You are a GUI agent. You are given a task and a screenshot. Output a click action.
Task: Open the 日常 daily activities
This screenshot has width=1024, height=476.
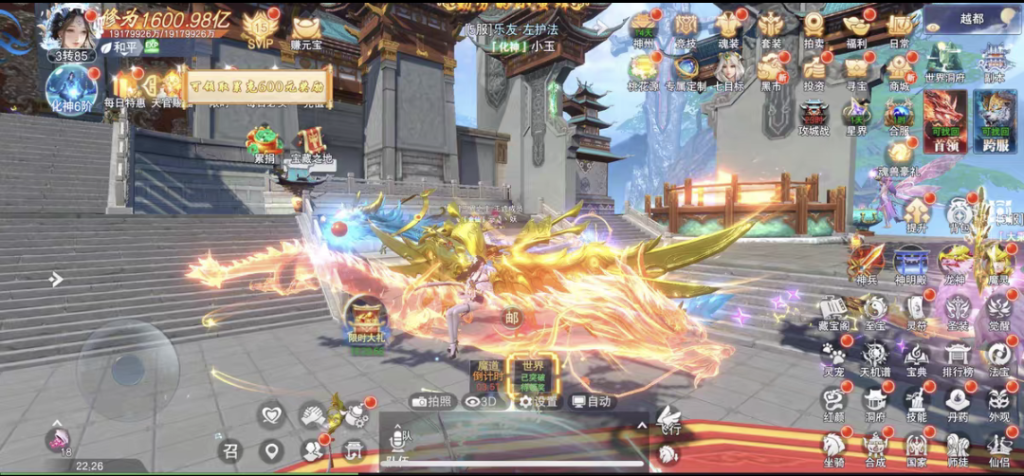900,26
